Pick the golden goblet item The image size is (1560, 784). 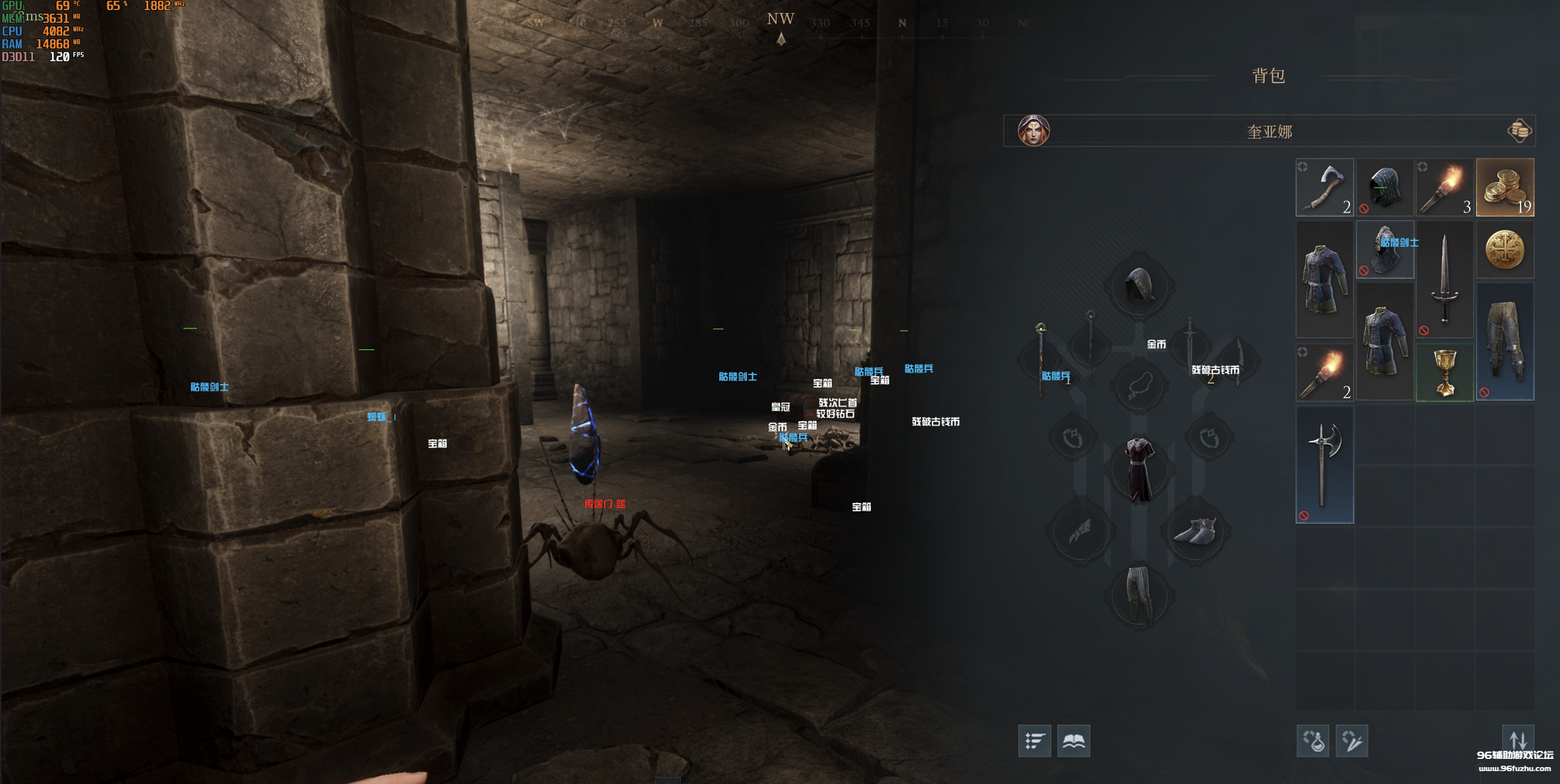tap(1444, 372)
